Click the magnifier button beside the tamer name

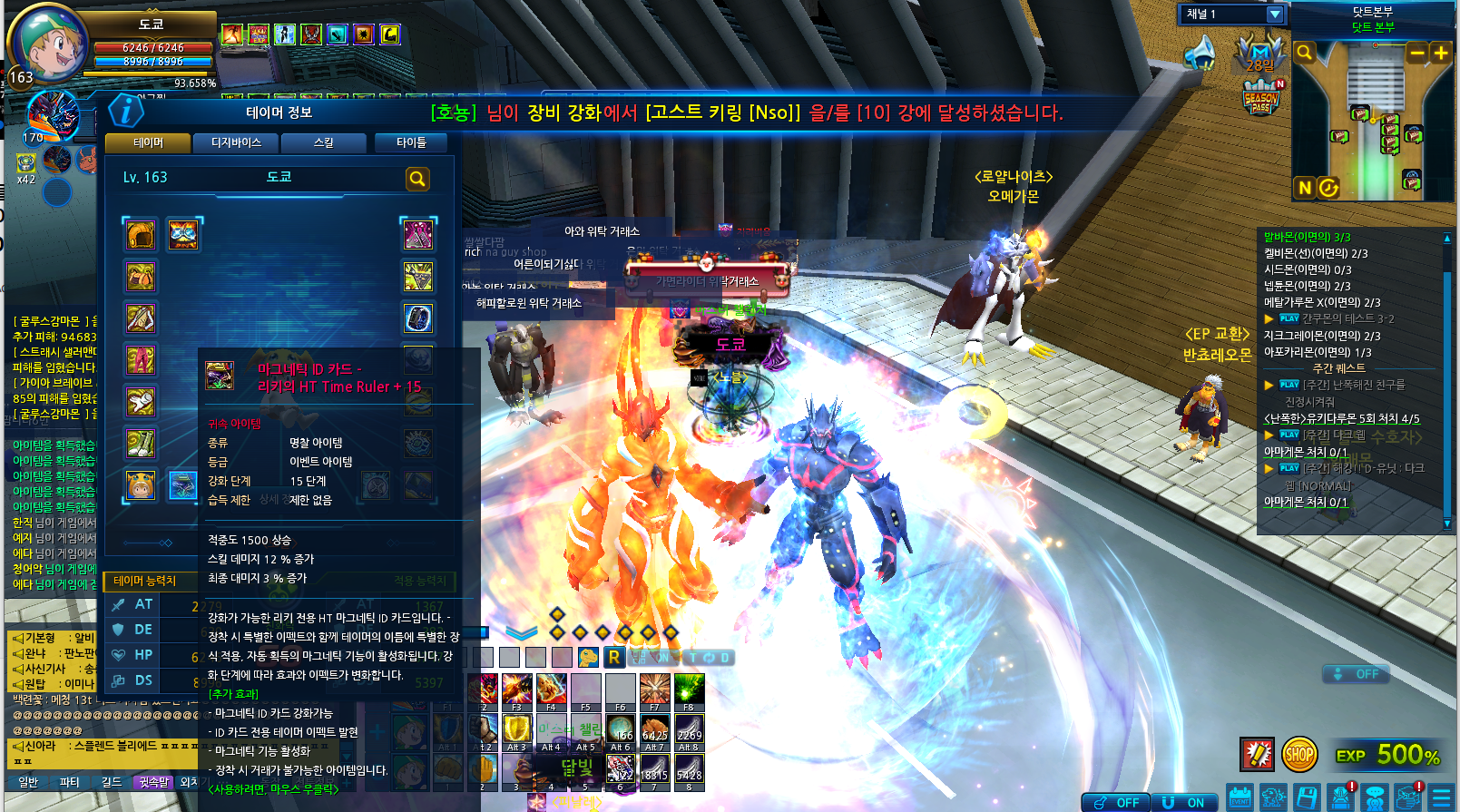[x=417, y=179]
